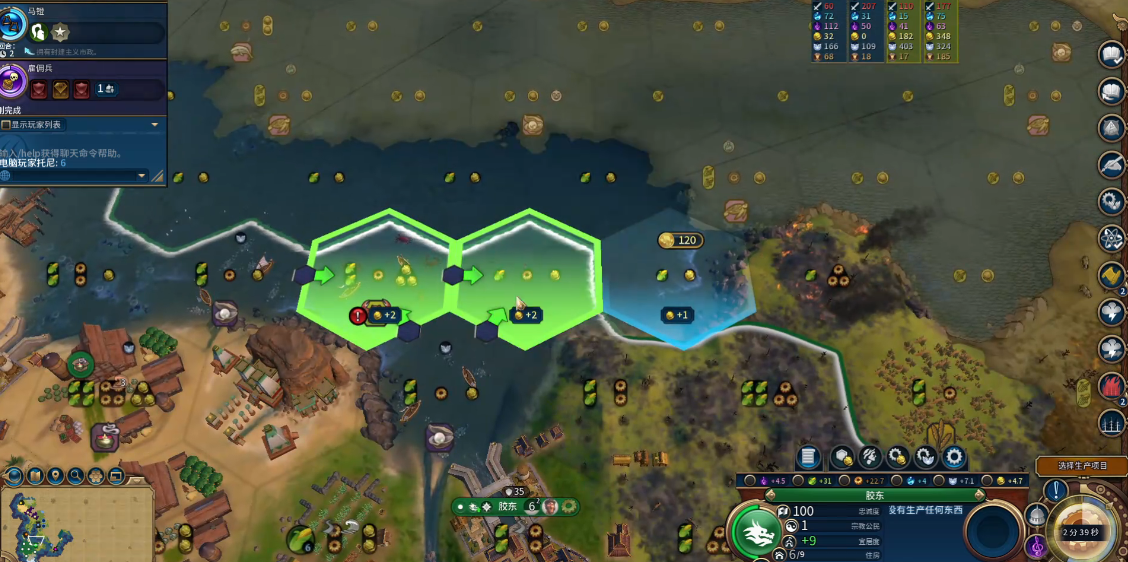
Task: Purchase an item with faith
Action: (x=926, y=457)
